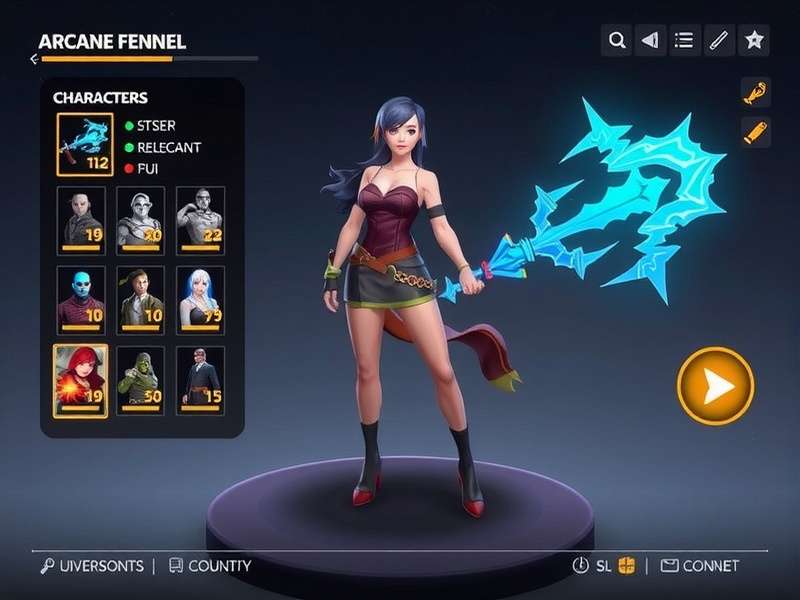
Task: Open the UIVERSONTS option in bottom bar
Action: (92, 566)
